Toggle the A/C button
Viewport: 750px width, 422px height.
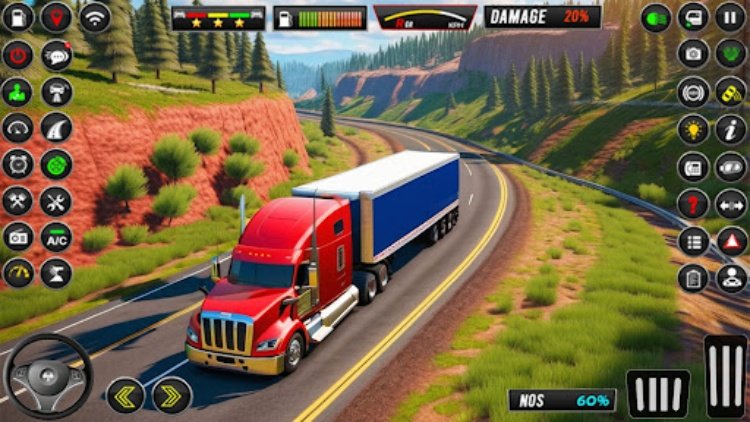pos(56,237)
